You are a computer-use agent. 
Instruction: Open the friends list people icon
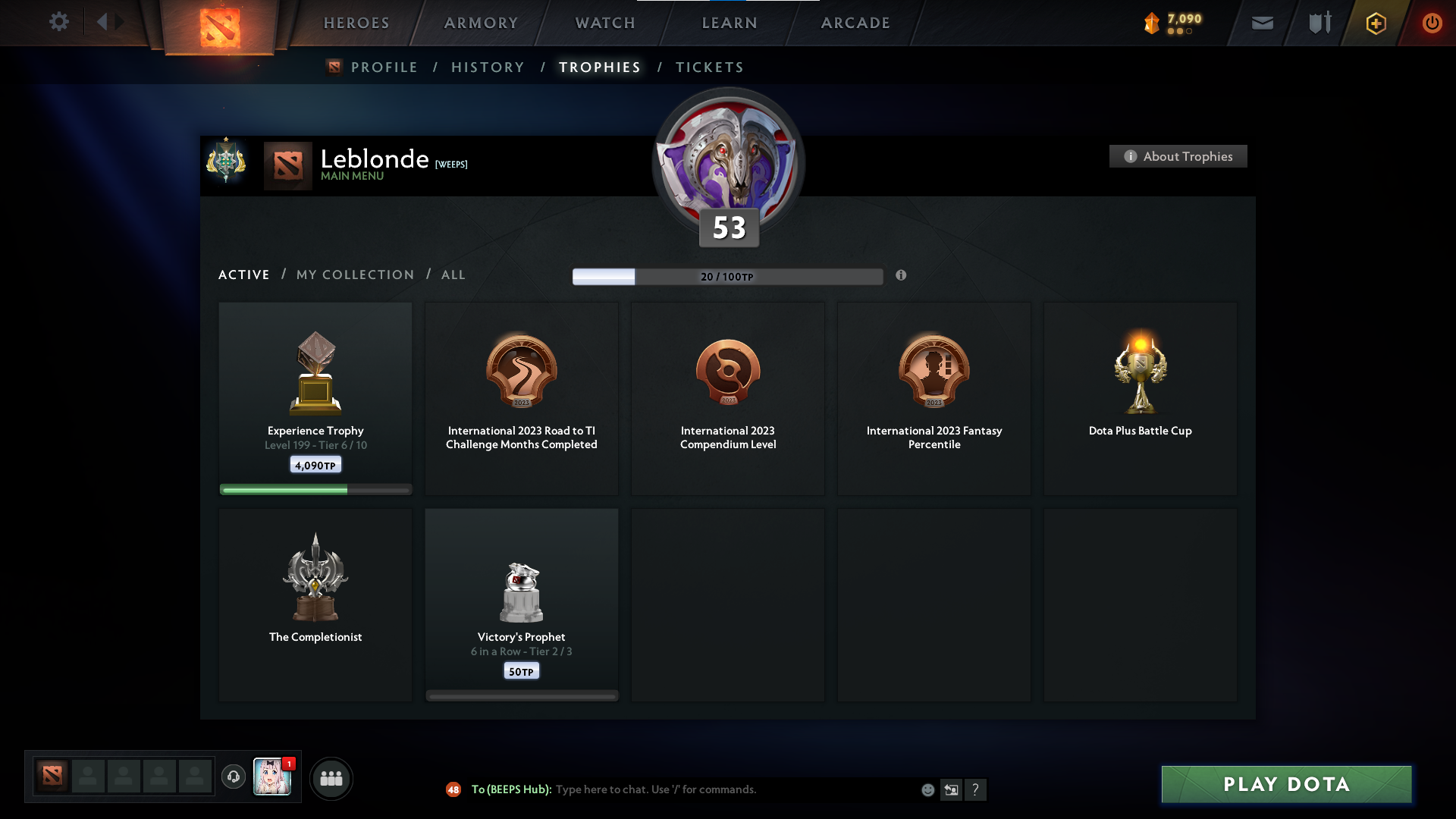(x=331, y=778)
